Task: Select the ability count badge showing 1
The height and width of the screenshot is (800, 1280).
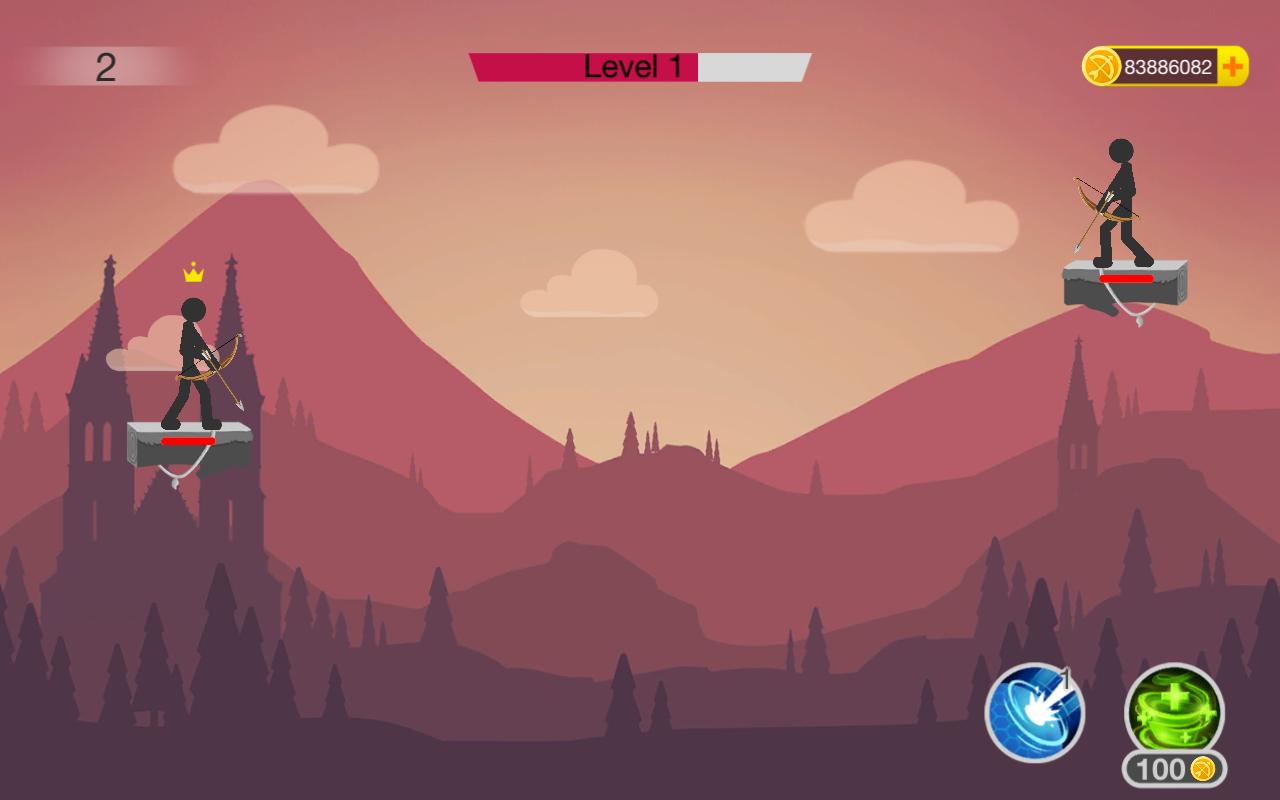Action: point(1064,680)
